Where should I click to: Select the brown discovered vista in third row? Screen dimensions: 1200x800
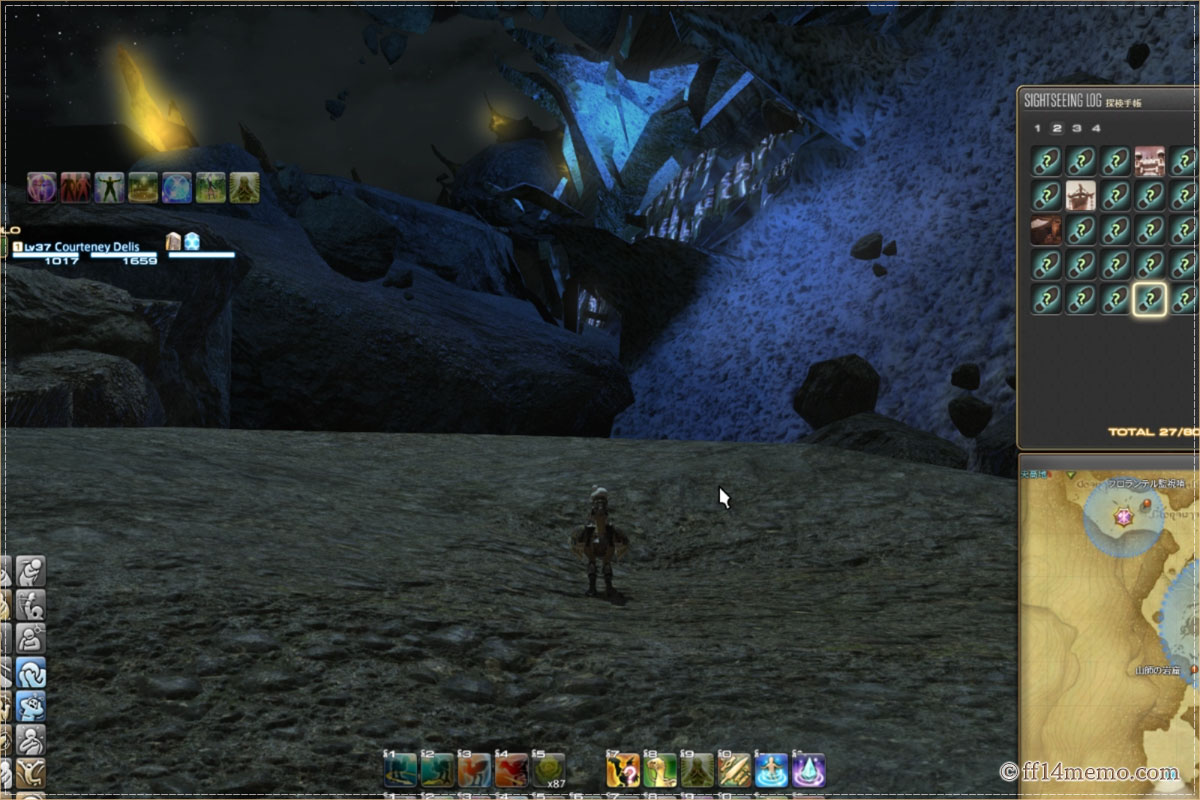(x=1046, y=229)
